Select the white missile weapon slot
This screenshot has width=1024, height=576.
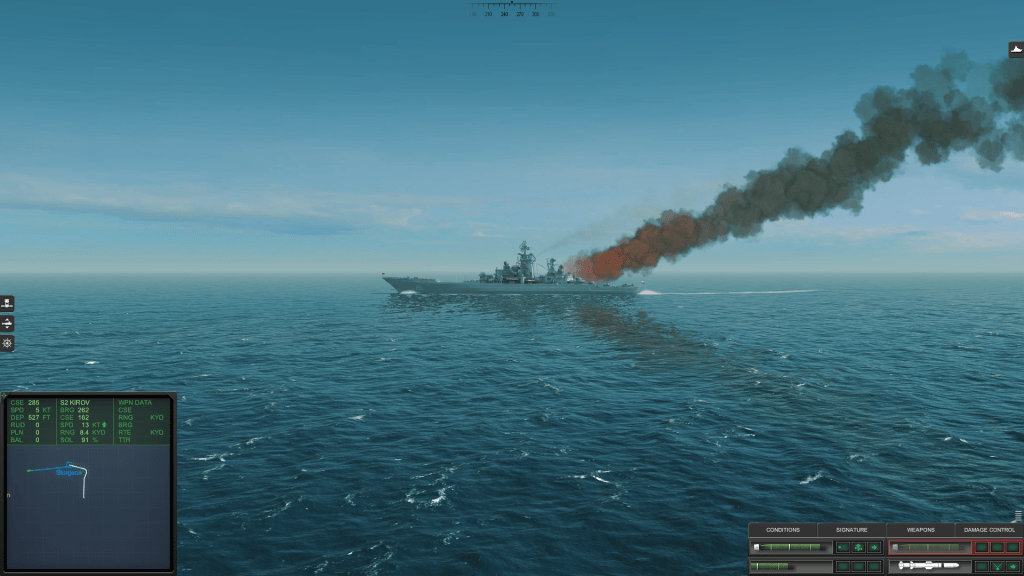click(930, 566)
